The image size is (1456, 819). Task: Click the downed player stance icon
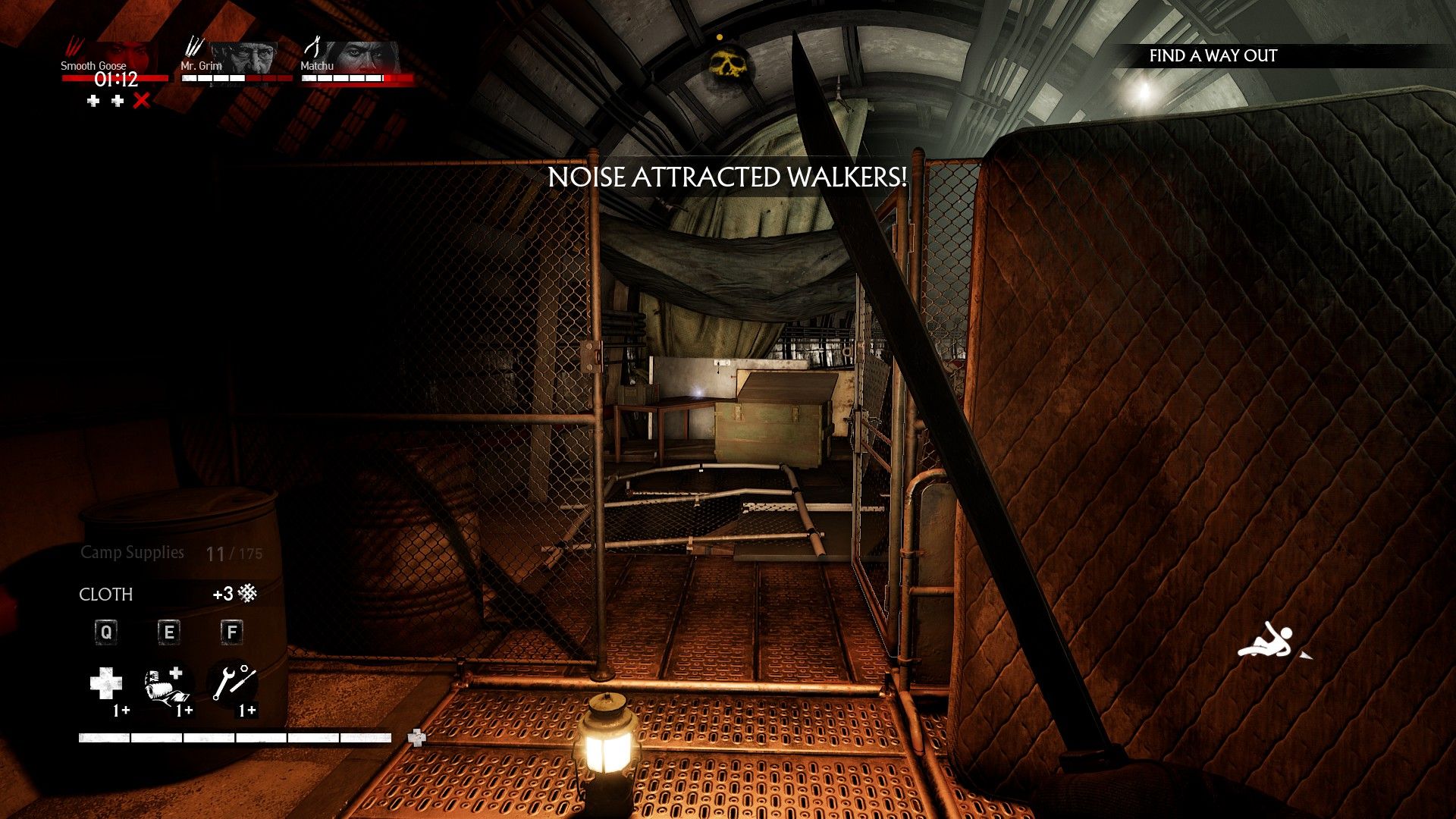[1266, 641]
